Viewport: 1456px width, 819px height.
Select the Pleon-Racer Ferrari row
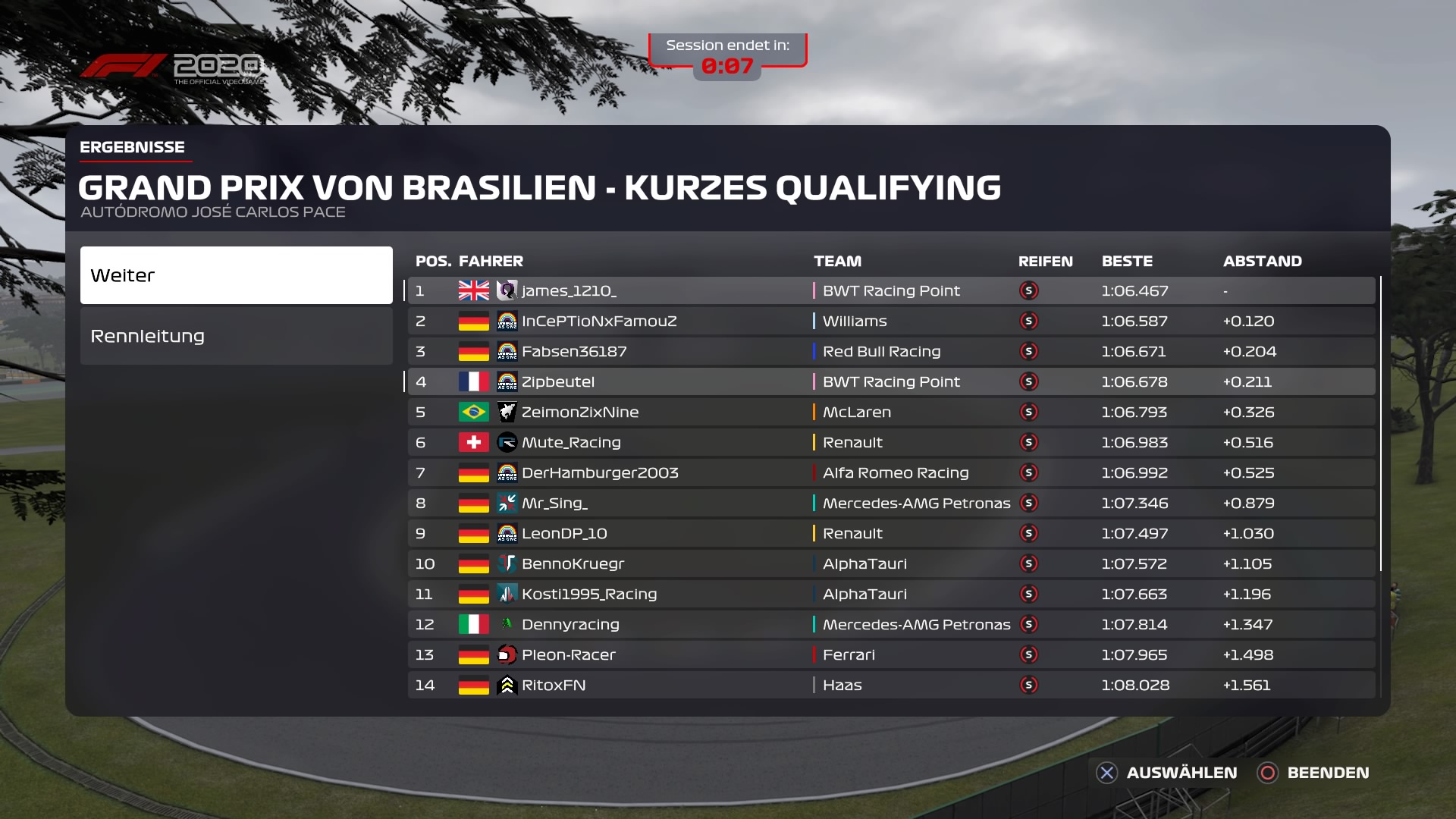[x=891, y=654]
